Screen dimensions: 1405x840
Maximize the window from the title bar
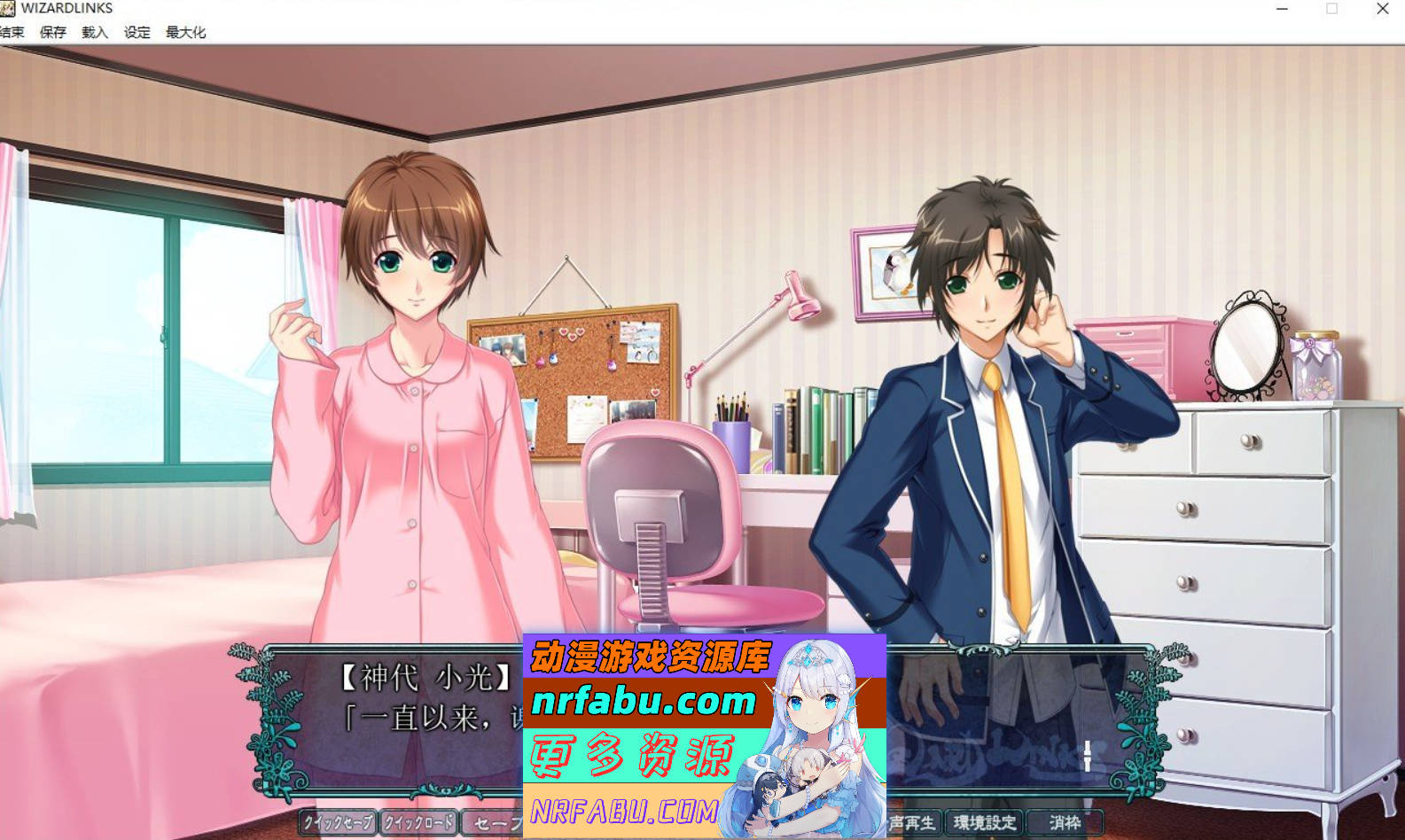click(x=1332, y=9)
